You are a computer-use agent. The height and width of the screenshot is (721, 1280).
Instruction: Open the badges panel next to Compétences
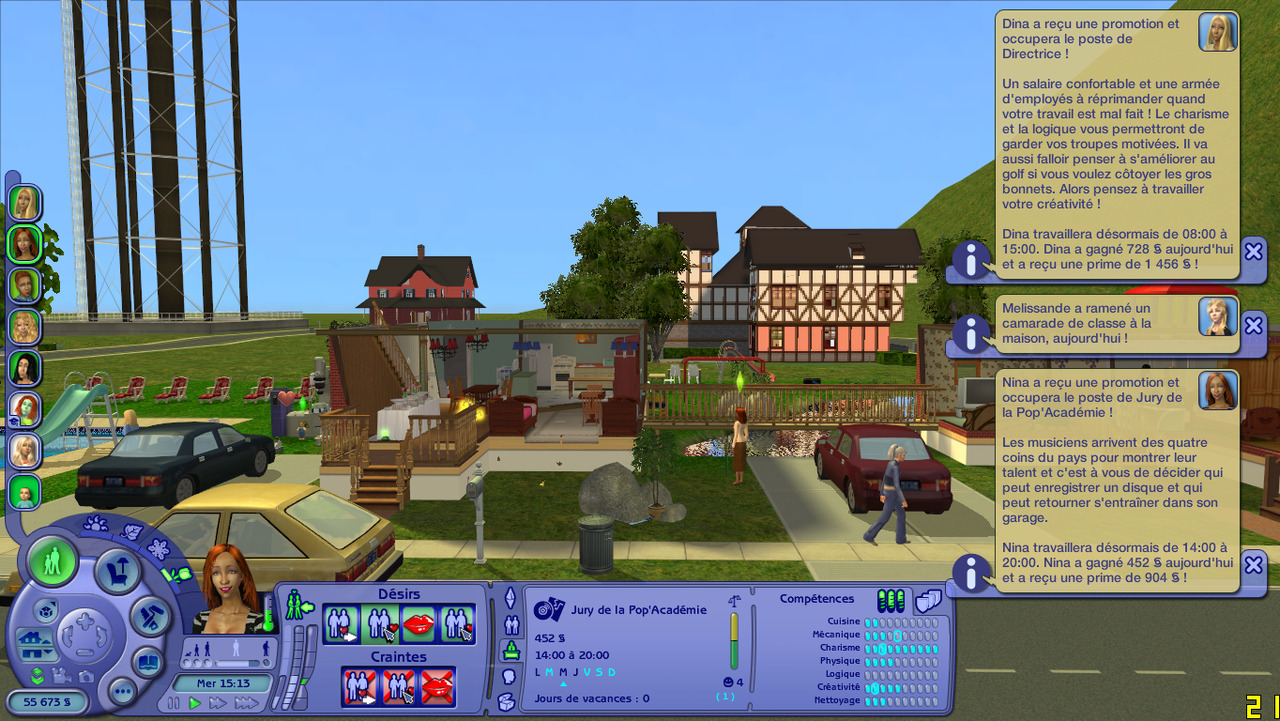[928, 600]
